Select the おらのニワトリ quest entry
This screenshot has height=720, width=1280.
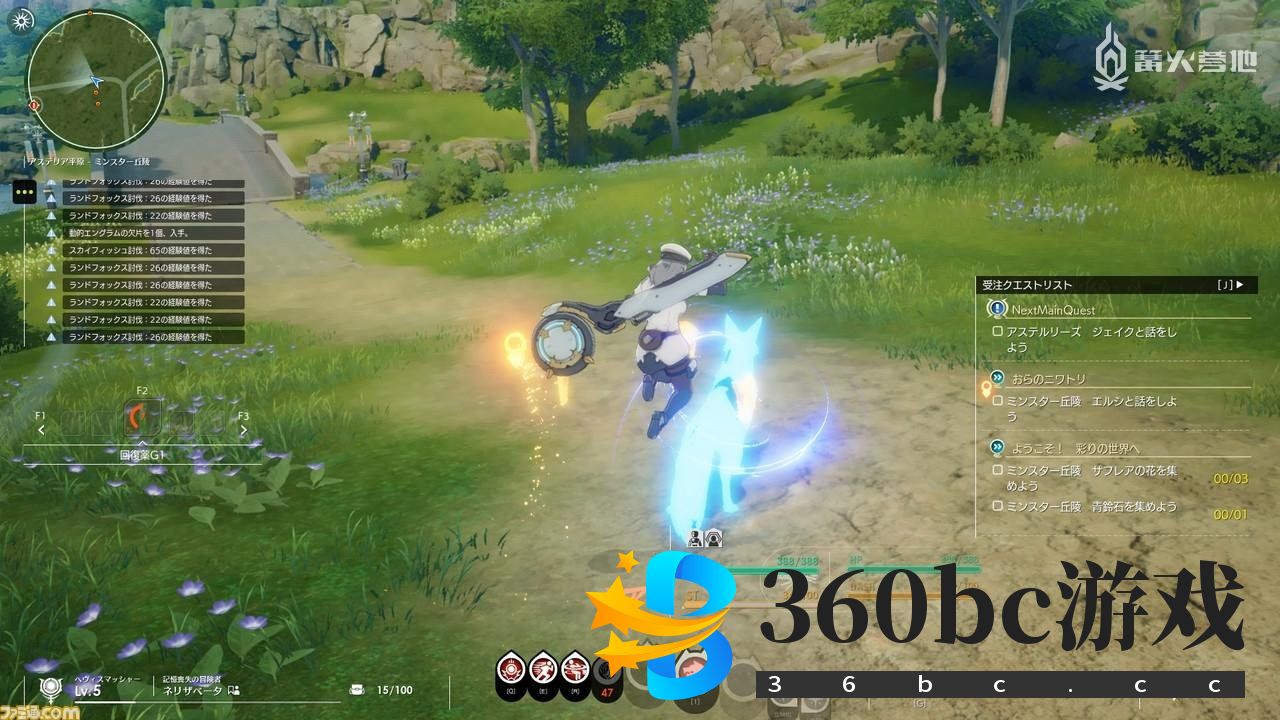[1047, 379]
